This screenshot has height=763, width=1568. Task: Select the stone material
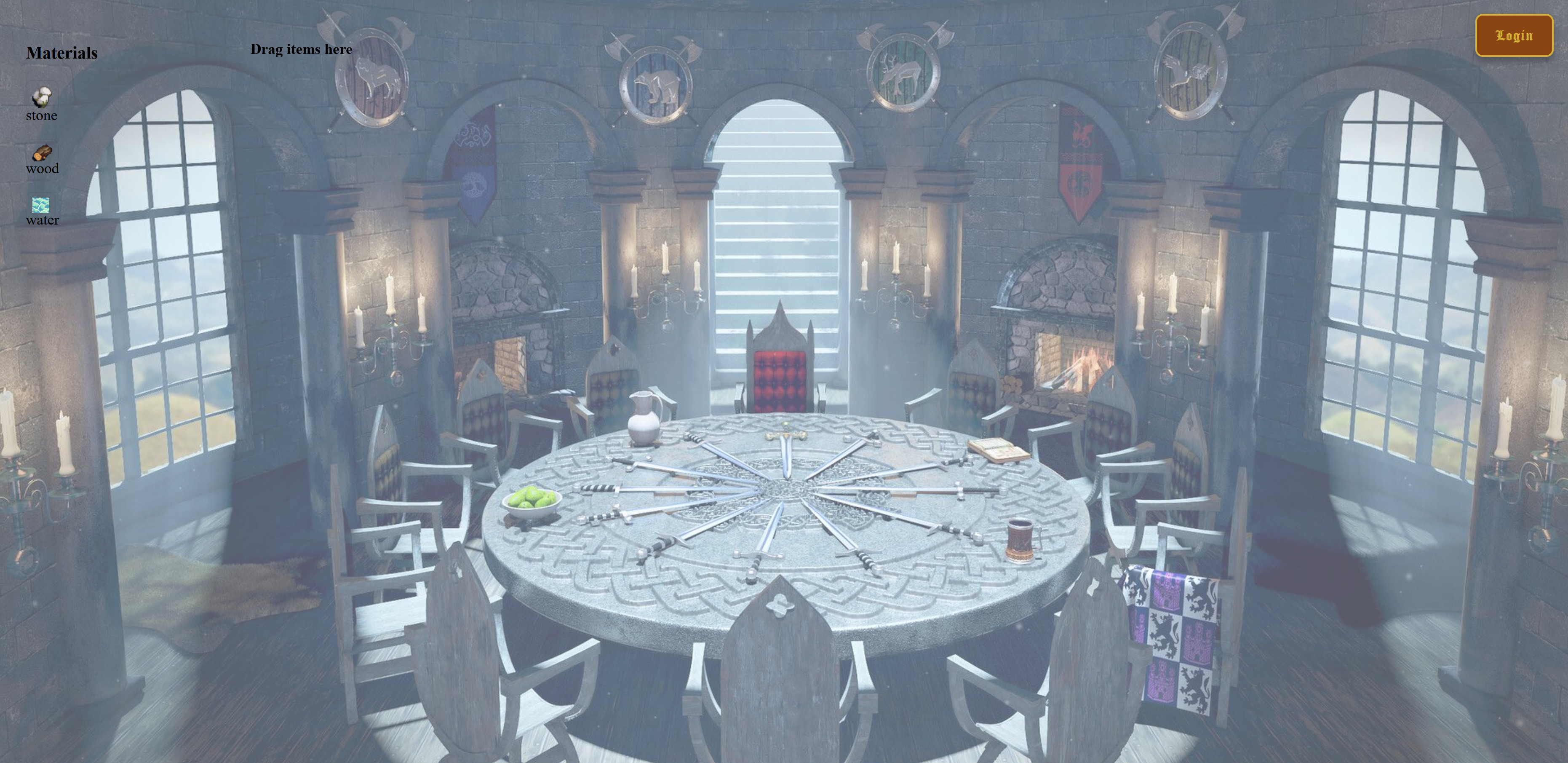[41, 98]
